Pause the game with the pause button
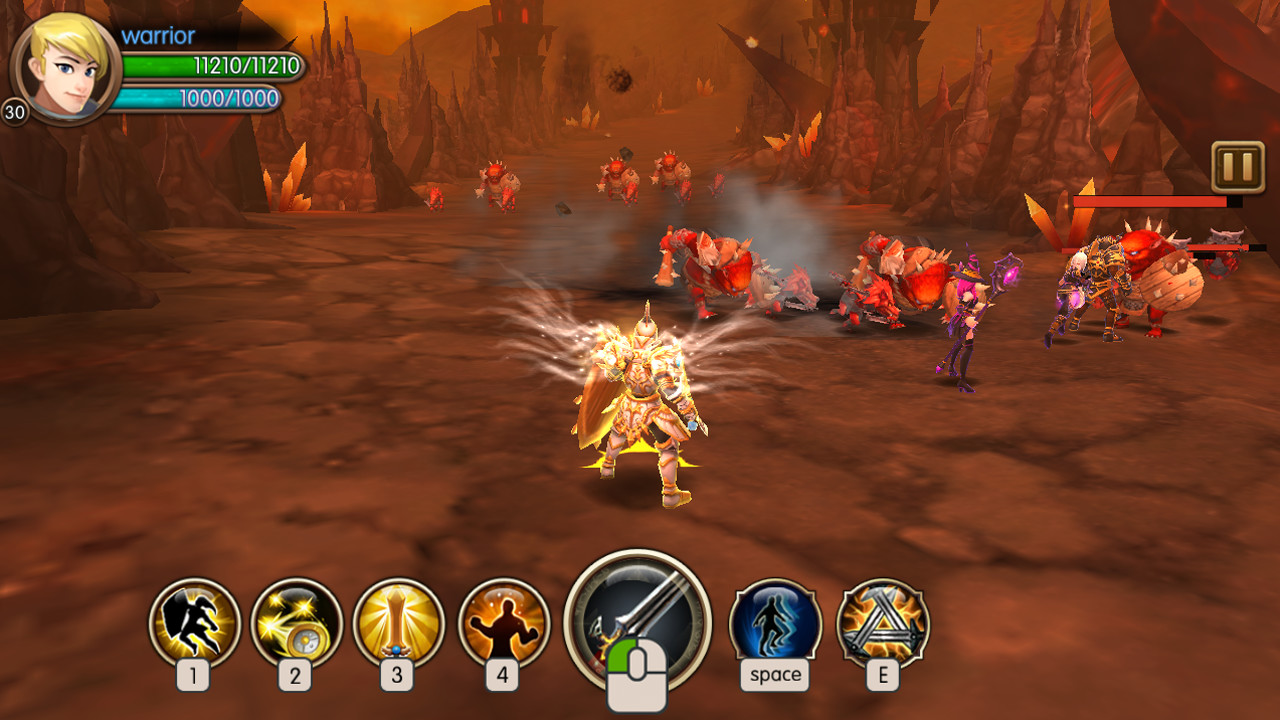1280x720 pixels. coord(1237,167)
